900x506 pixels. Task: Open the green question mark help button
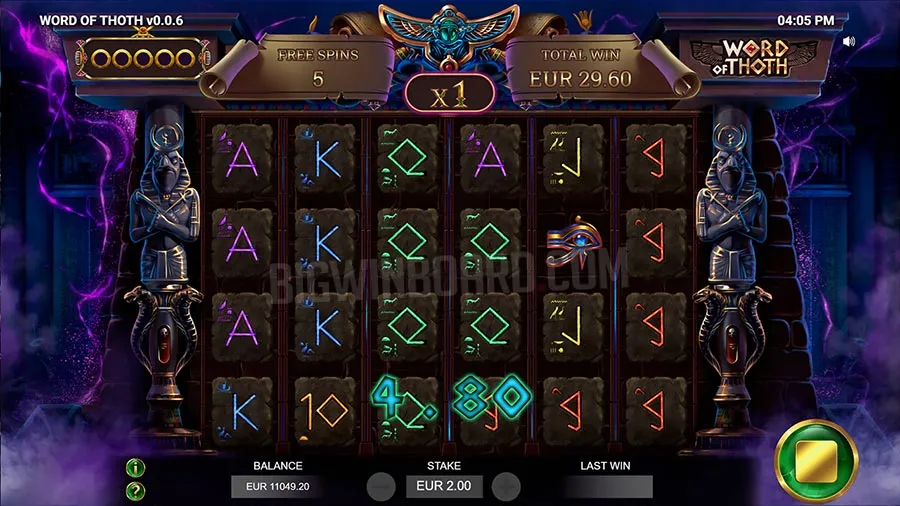(x=136, y=490)
